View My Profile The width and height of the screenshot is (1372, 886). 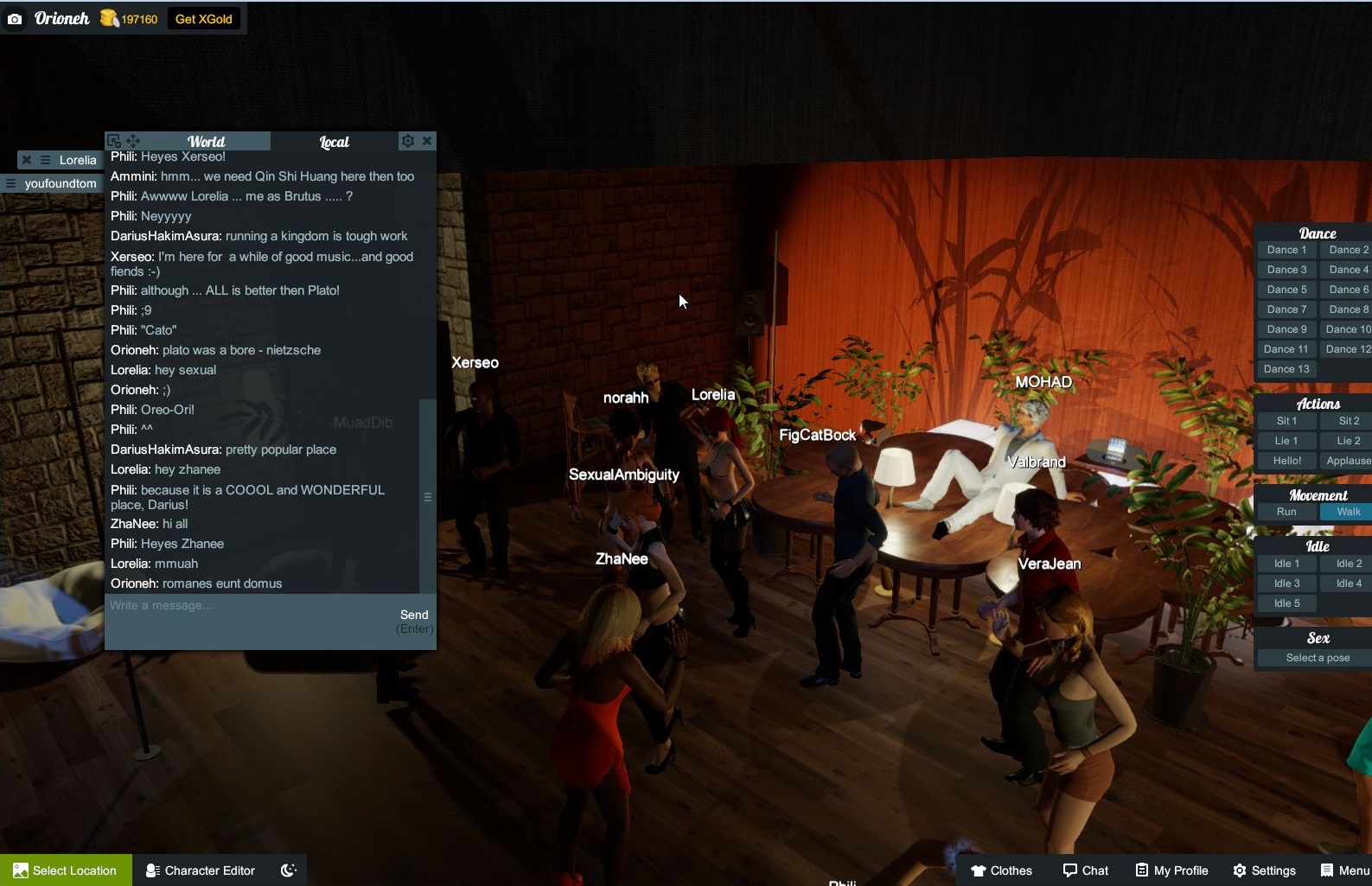1171,870
